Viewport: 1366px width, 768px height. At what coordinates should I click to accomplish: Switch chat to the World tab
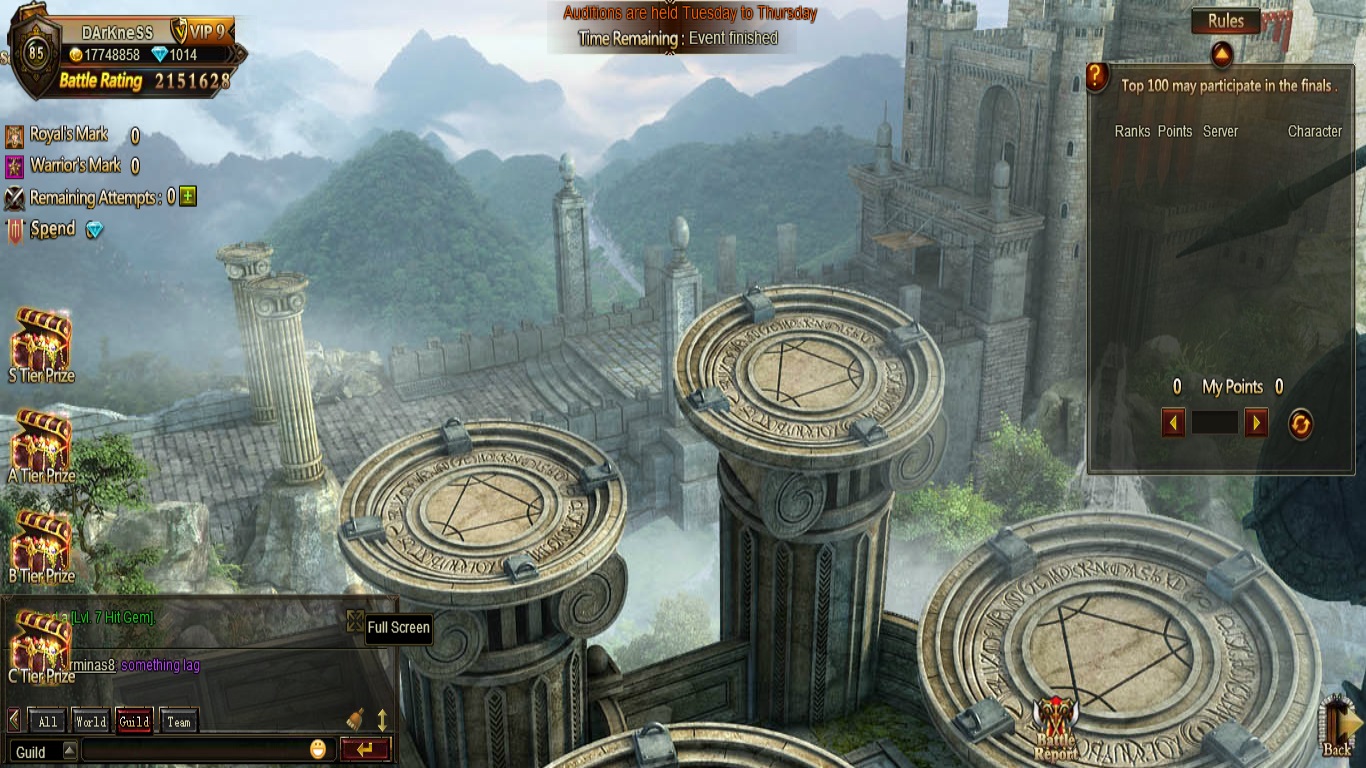coord(90,721)
